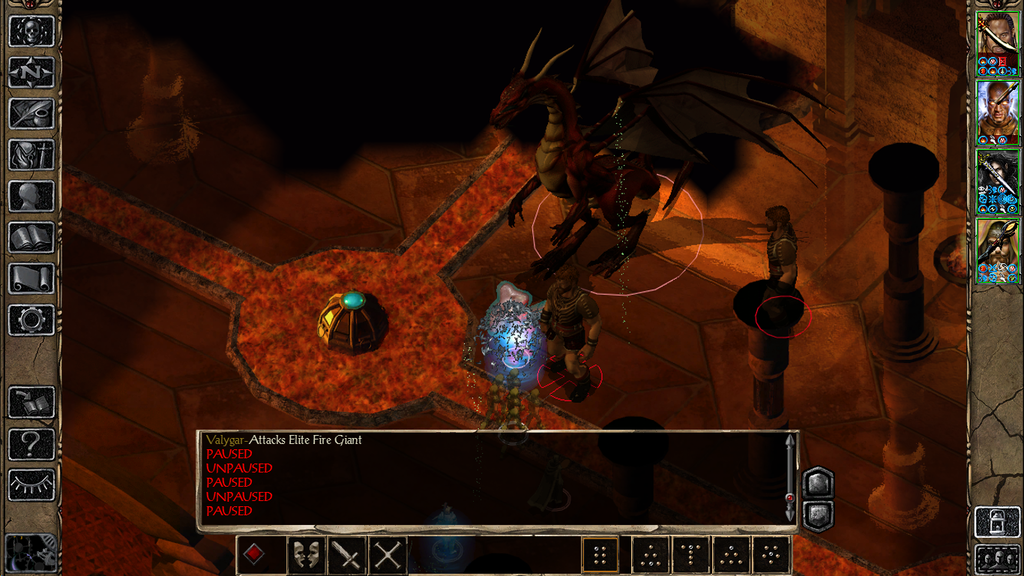Screen dimensions: 1024x576
Task: Select all party members with three-faces button
Action: [x=997, y=558]
